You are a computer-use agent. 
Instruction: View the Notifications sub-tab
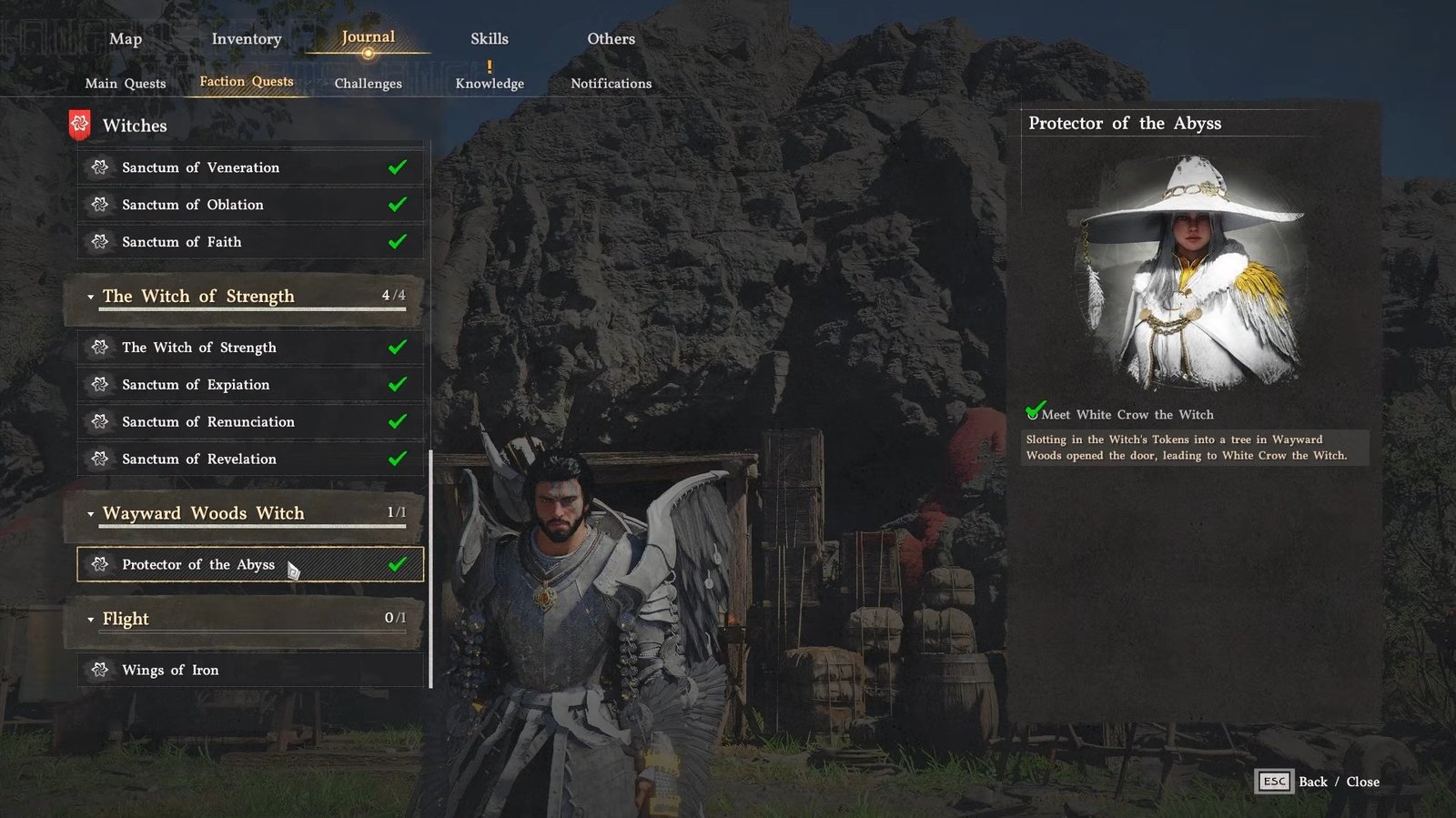[611, 84]
